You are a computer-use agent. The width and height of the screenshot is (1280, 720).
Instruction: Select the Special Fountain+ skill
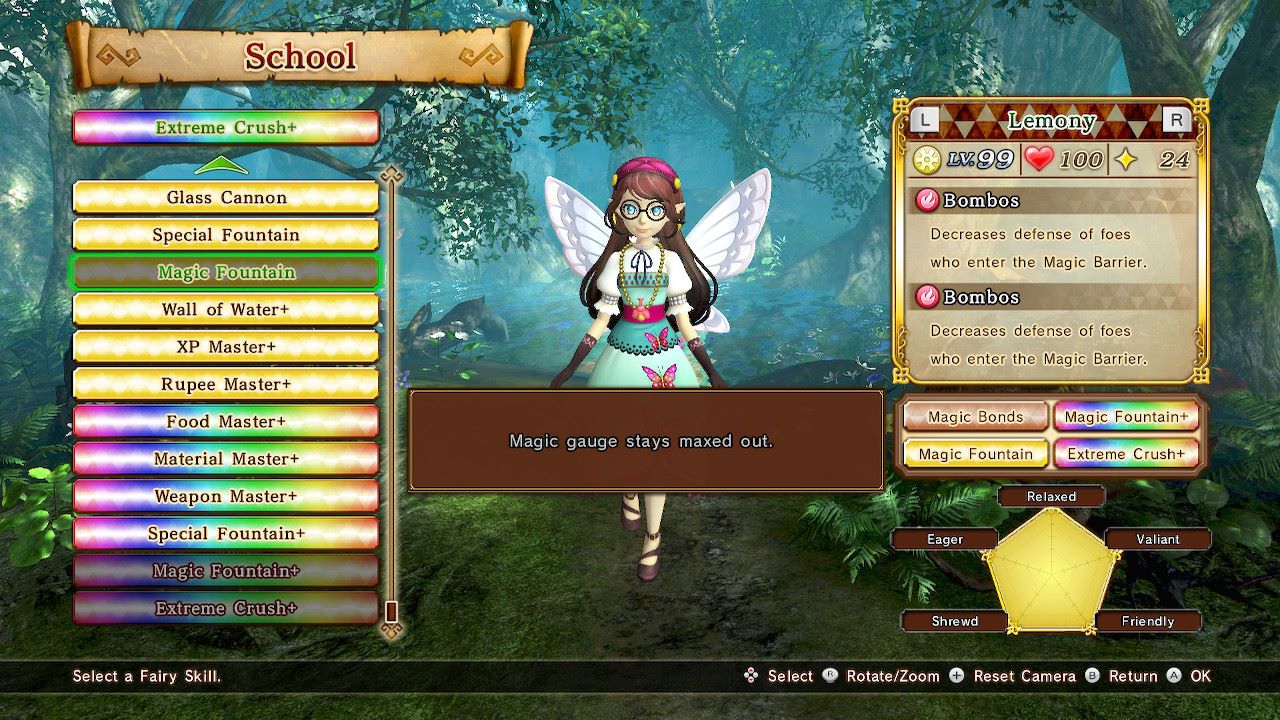[226, 533]
